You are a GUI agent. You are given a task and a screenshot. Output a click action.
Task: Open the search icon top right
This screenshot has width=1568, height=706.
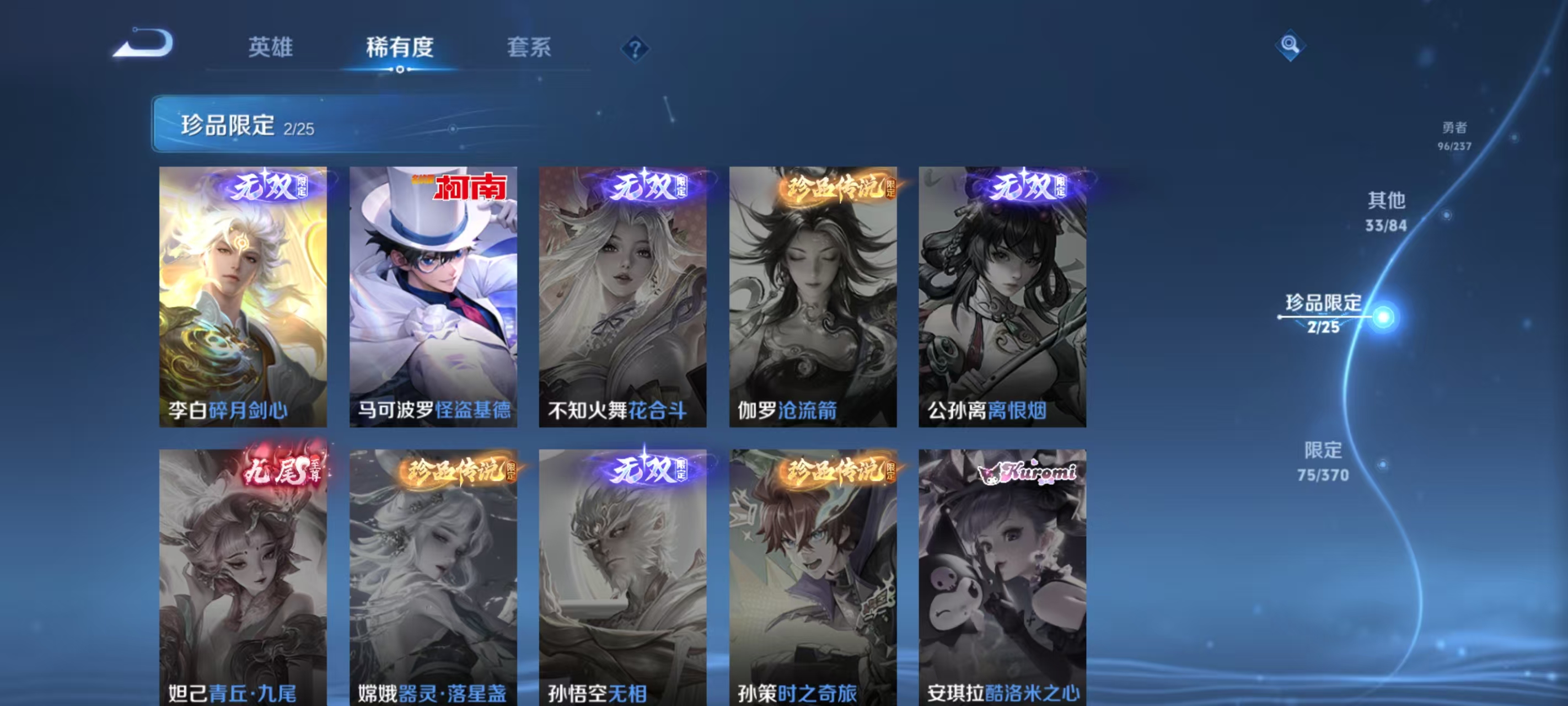(1290, 45)
